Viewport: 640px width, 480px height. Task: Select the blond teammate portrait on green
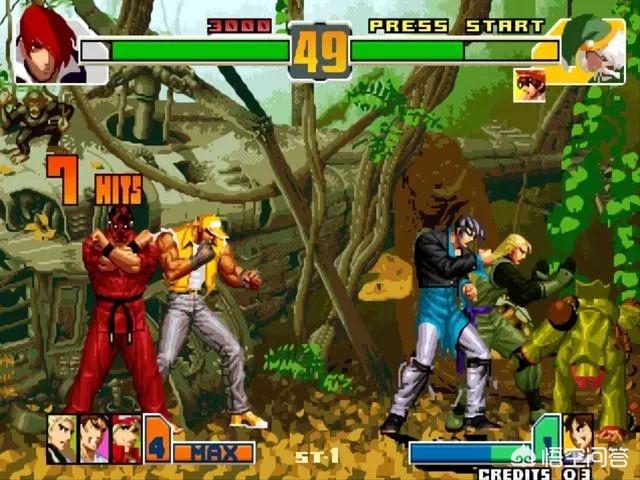[x=61, y=438]
